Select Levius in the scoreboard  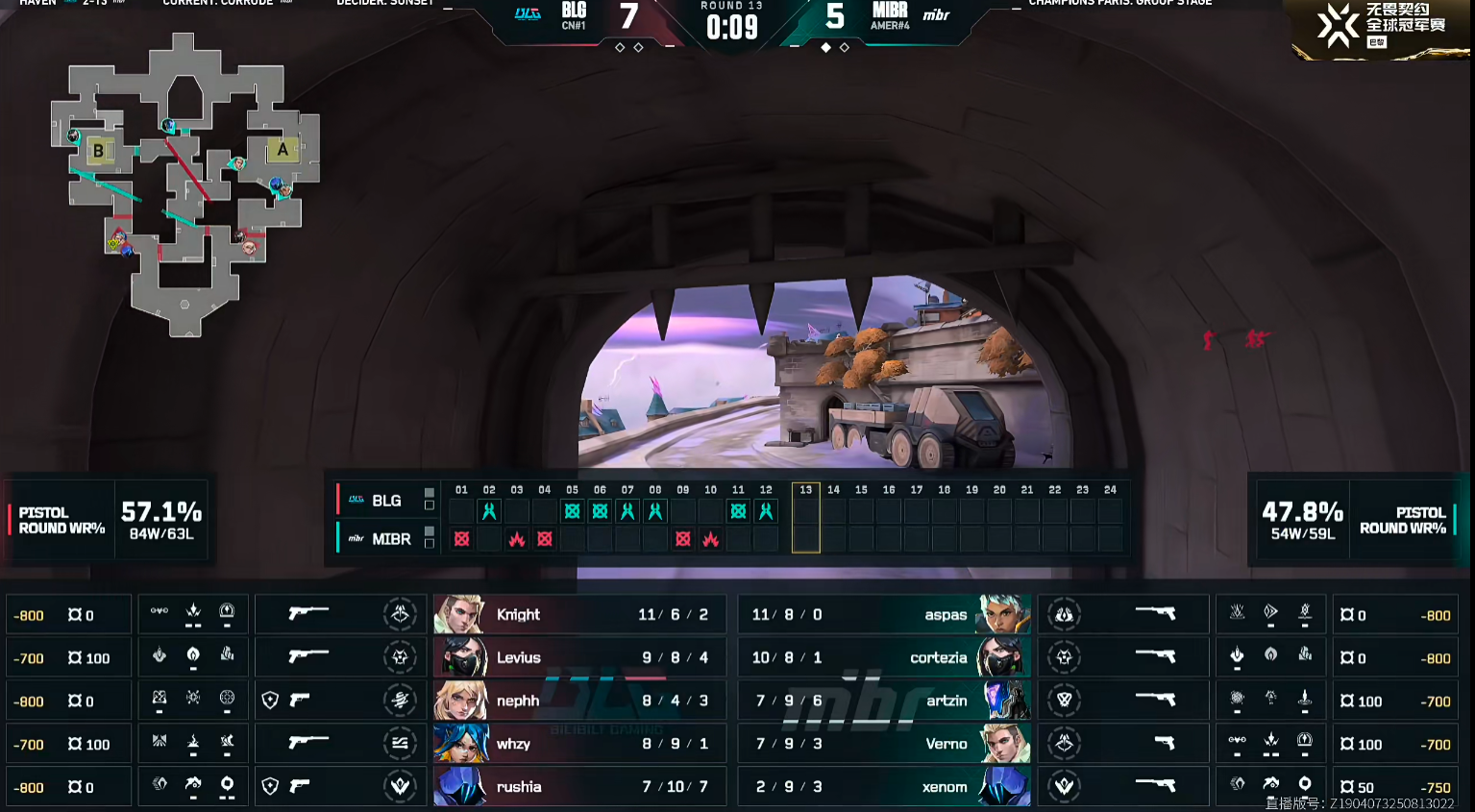click(577, 658)
